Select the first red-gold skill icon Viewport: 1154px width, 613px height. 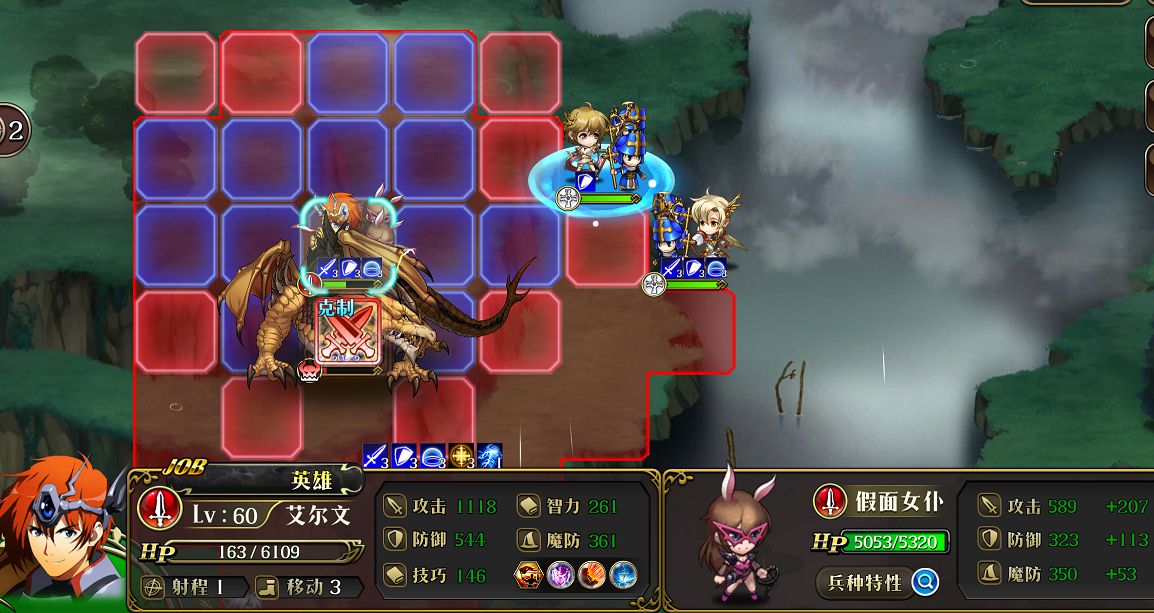click(529, 575)
